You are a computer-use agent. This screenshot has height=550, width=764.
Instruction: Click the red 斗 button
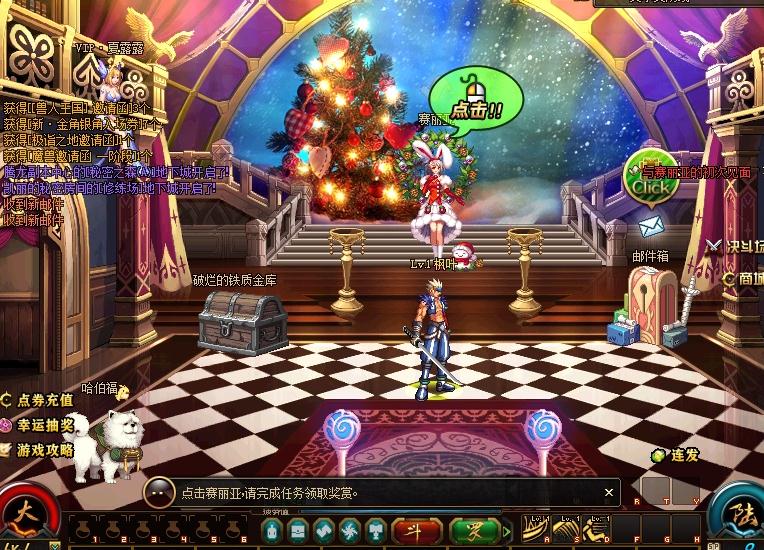pyautogui.click(x=418, y=530)
